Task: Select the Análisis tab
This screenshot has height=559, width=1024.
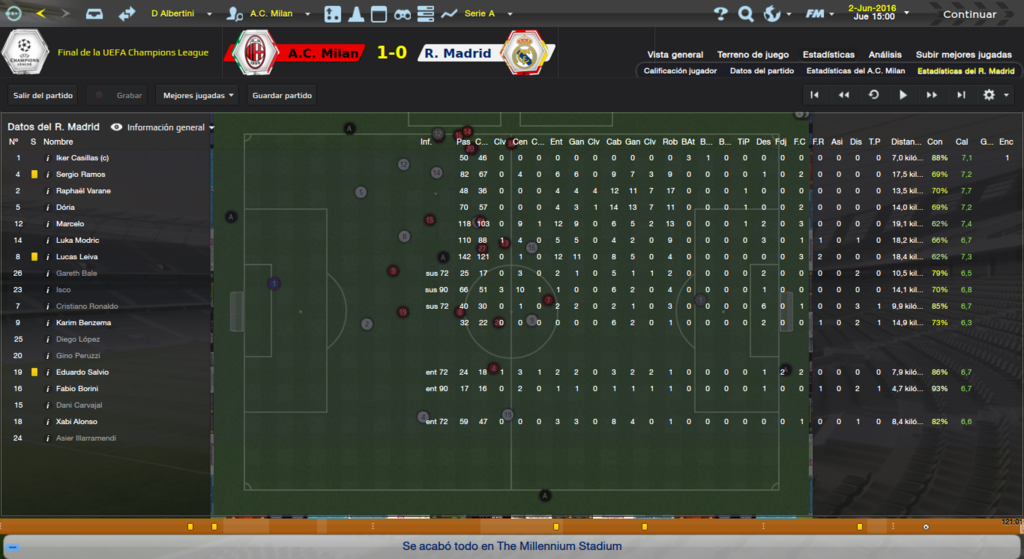Action: pos(885,55)
